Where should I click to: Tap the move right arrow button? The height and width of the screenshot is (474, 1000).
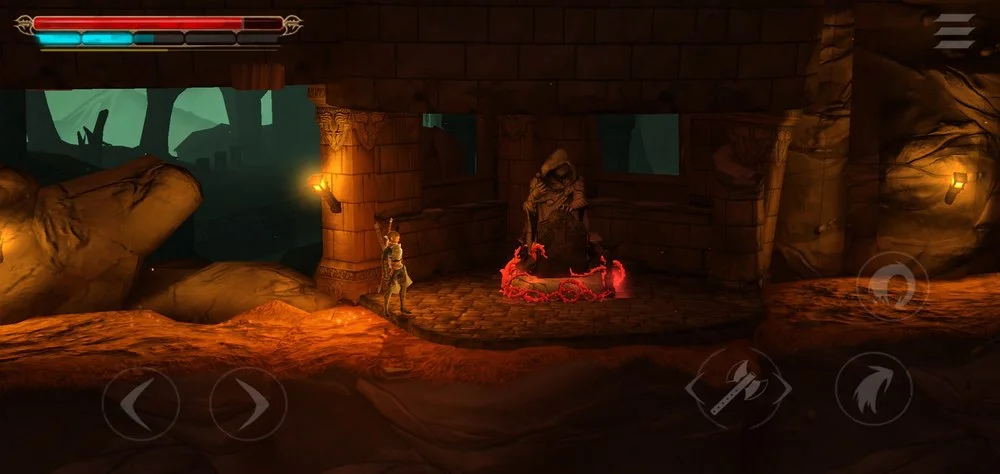[248, 405]
